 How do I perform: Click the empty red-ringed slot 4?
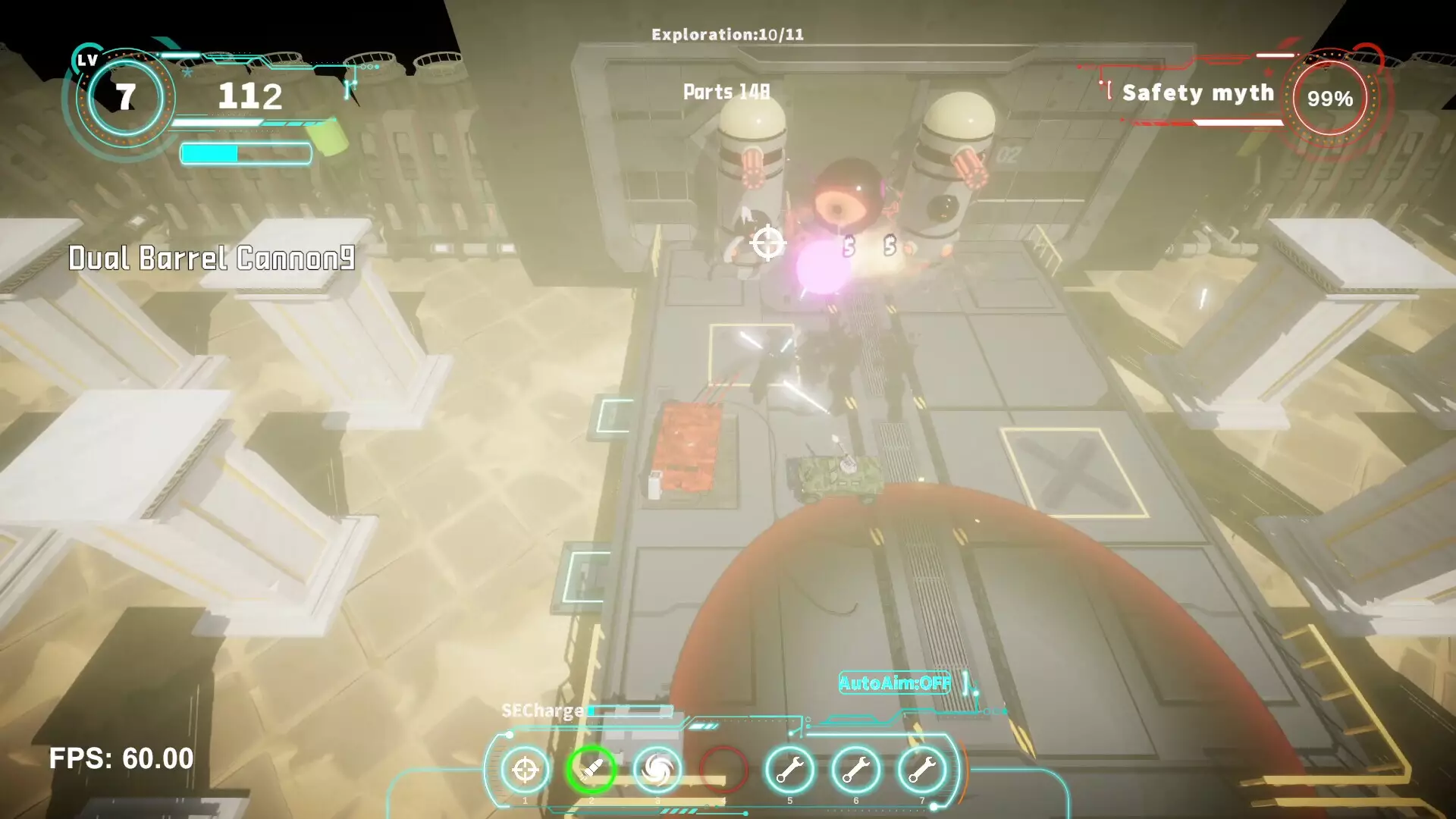(x=723, y=770)
